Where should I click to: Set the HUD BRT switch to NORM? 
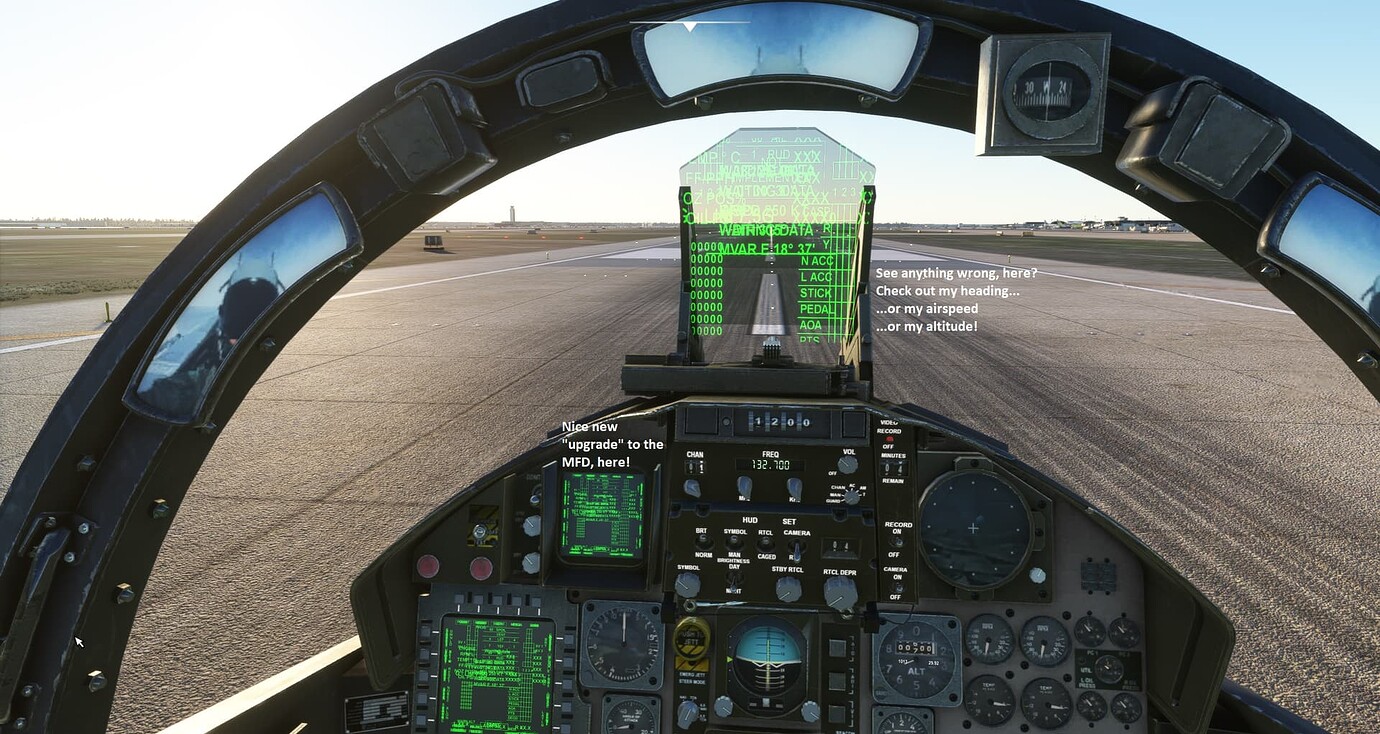click(x=704, y=541)
